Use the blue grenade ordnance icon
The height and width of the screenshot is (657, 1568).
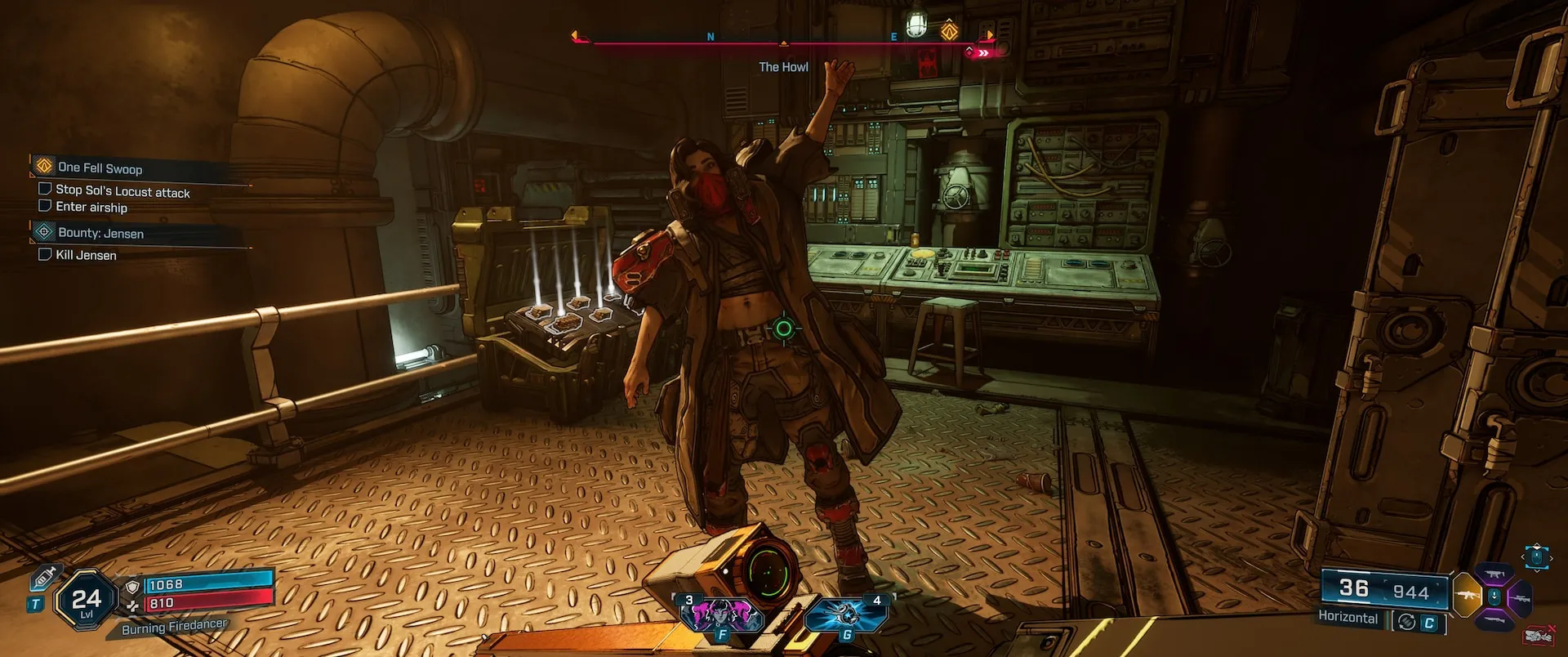pyautogui.click(x=846, y=615)
